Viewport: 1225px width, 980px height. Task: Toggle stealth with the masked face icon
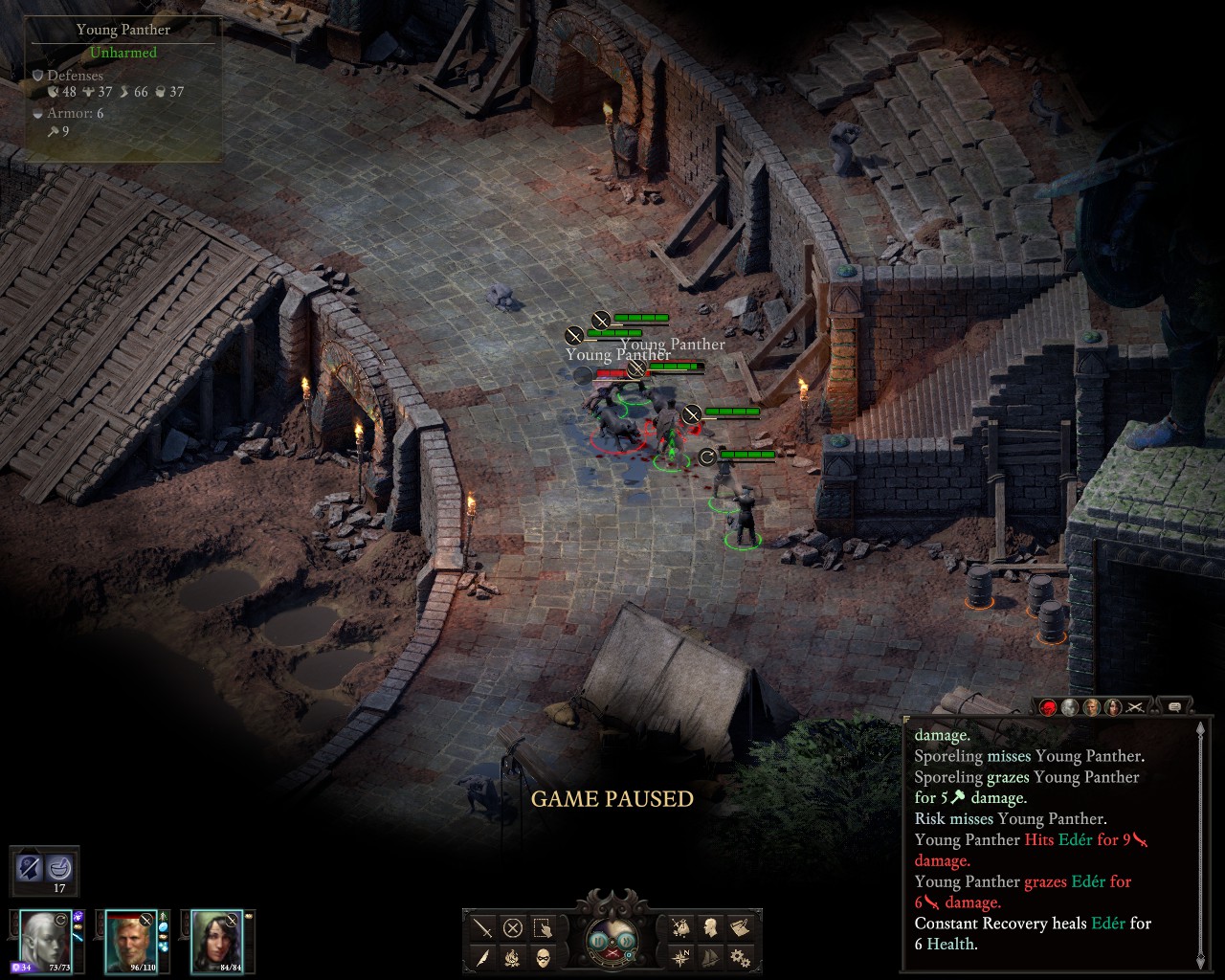pos(543,957)
